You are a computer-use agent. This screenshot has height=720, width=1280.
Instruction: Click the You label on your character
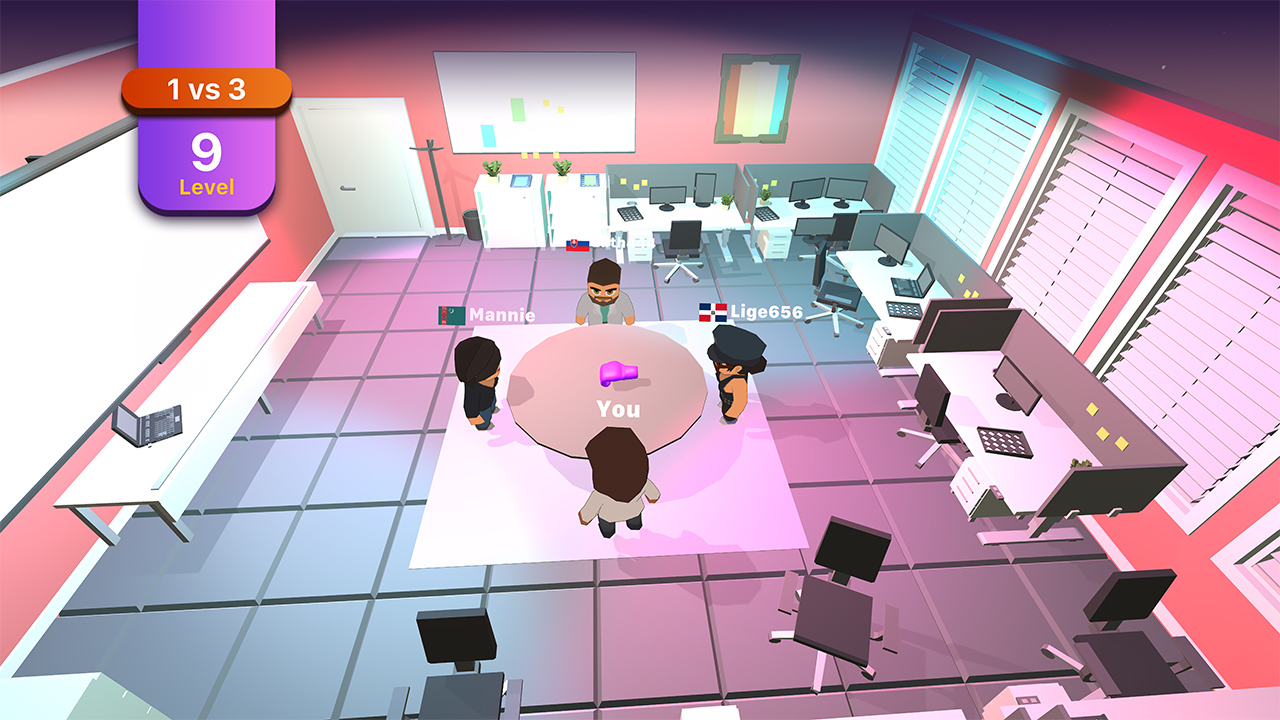pos(617,409)
